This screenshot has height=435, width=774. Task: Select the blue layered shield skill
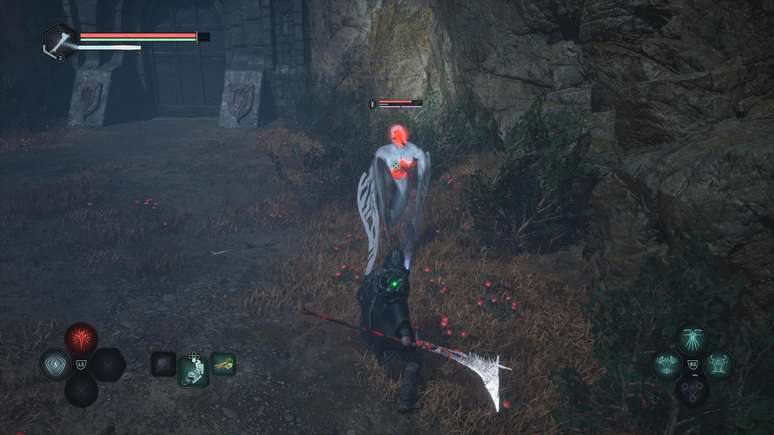pos(55,363)
